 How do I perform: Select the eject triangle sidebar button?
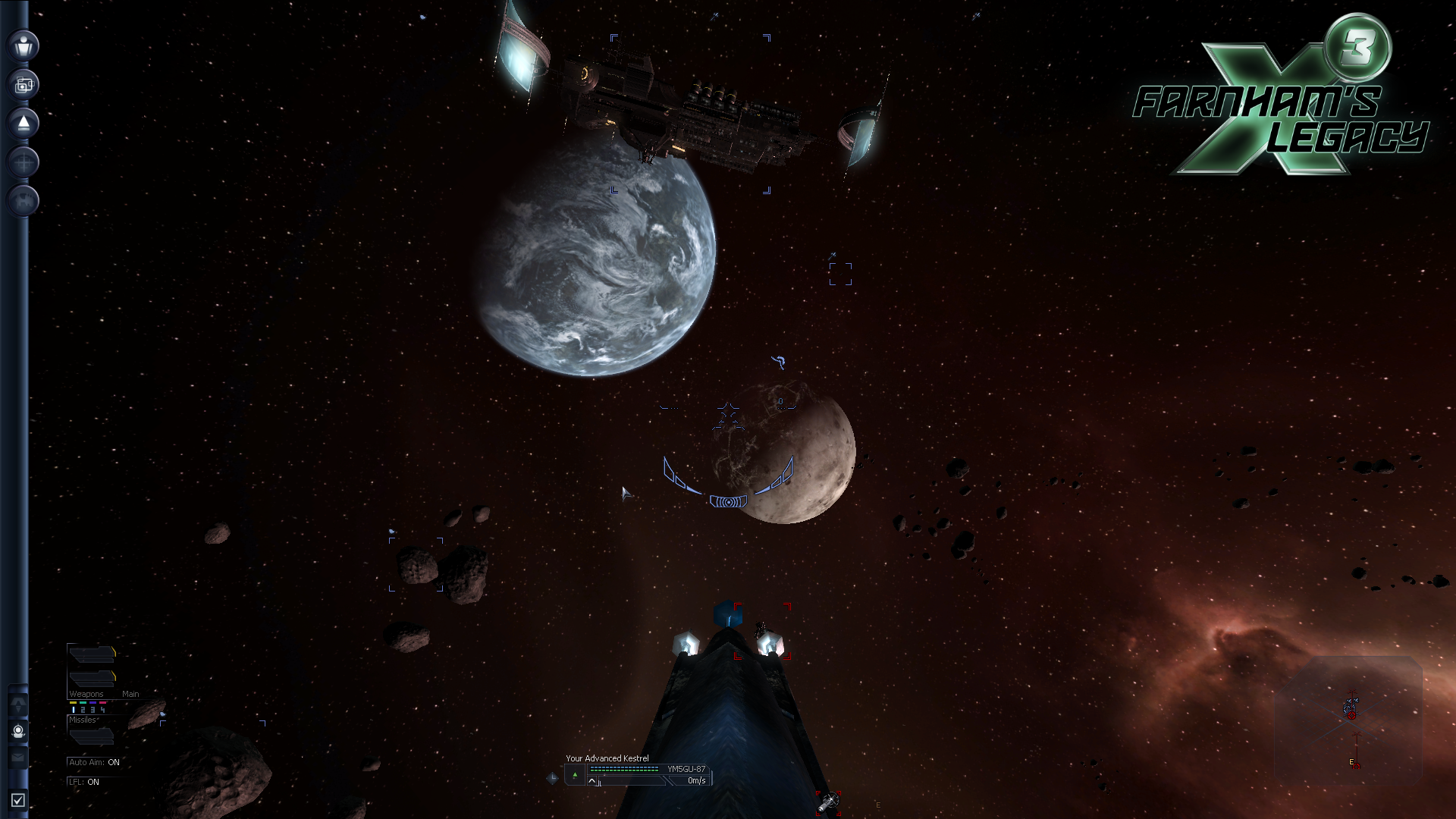tap(24, 124)
